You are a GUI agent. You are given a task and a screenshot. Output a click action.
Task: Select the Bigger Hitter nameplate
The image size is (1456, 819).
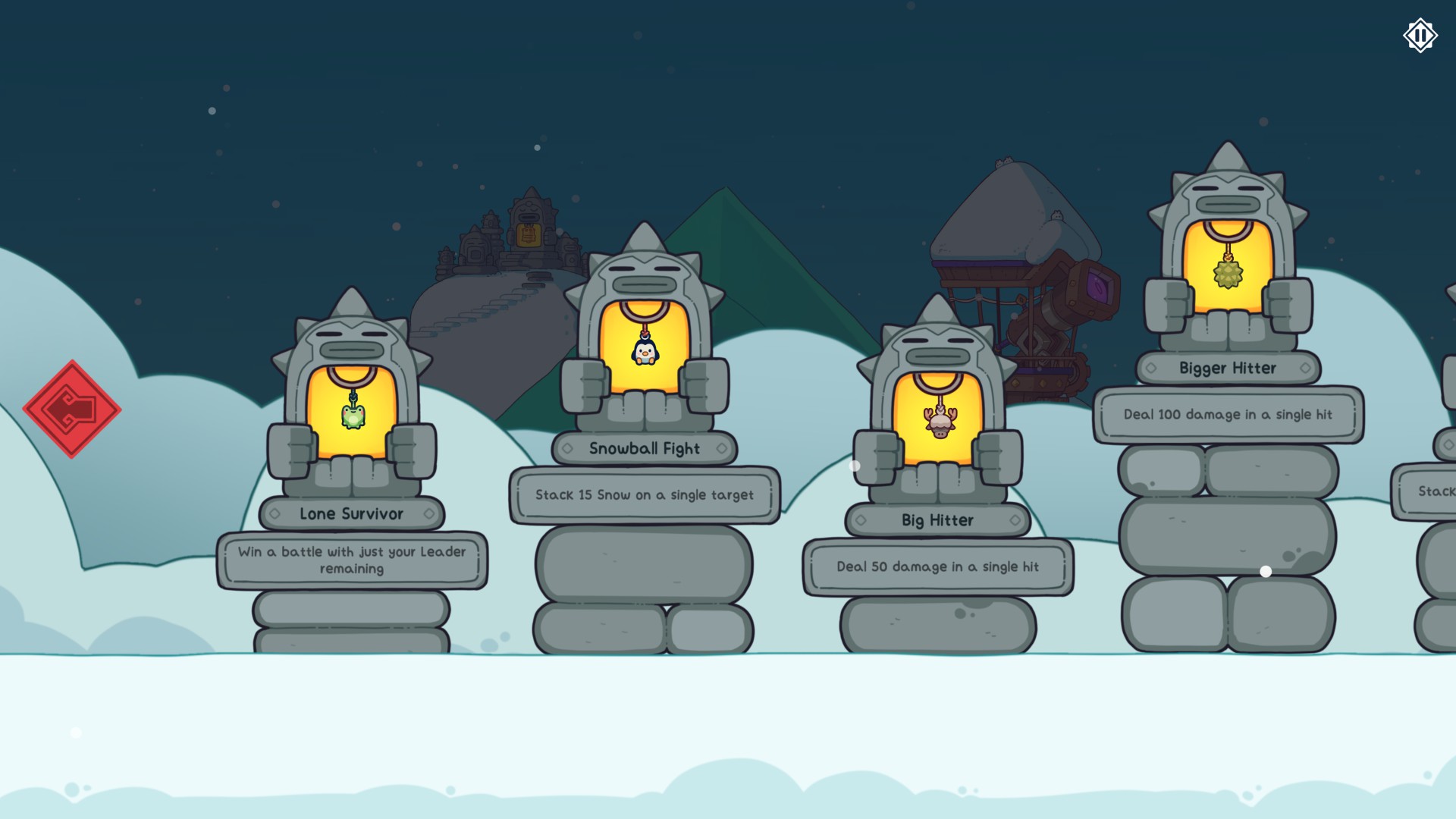point(1226,368)
